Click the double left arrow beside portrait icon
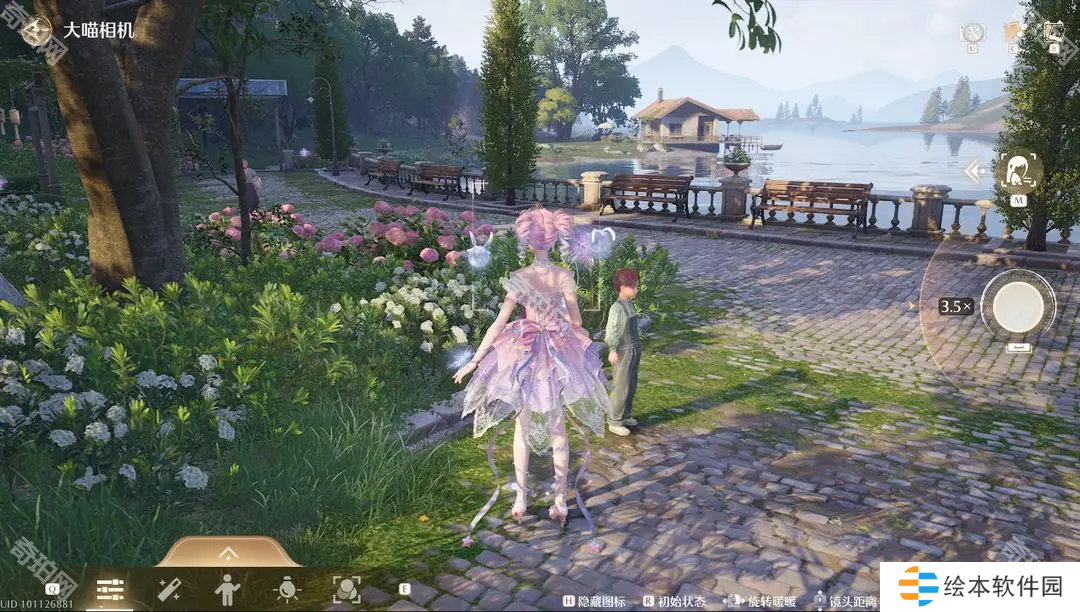The height and width of the screenshot is (612, 1080). pyautogui.click(x=975, y=172)
